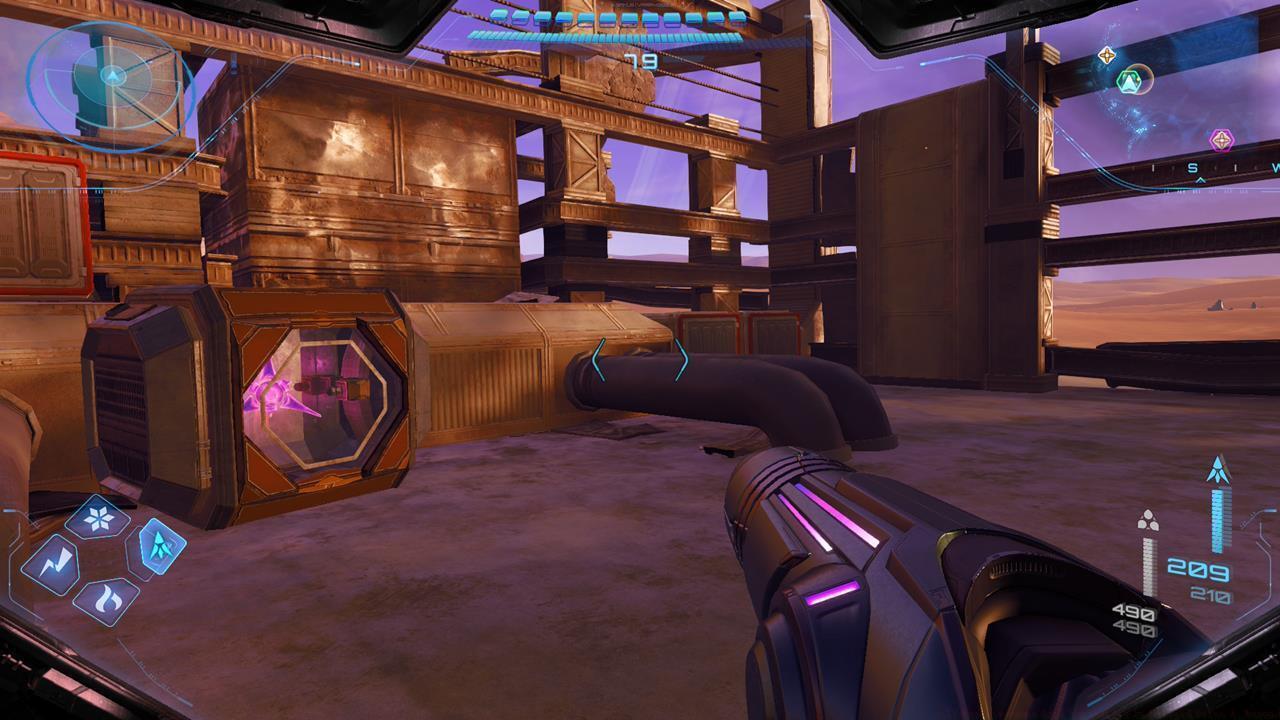Click the orange diamond marker on the radar
The width and height of the screenshot is (1280, 720).
[x=1106, y=54]
